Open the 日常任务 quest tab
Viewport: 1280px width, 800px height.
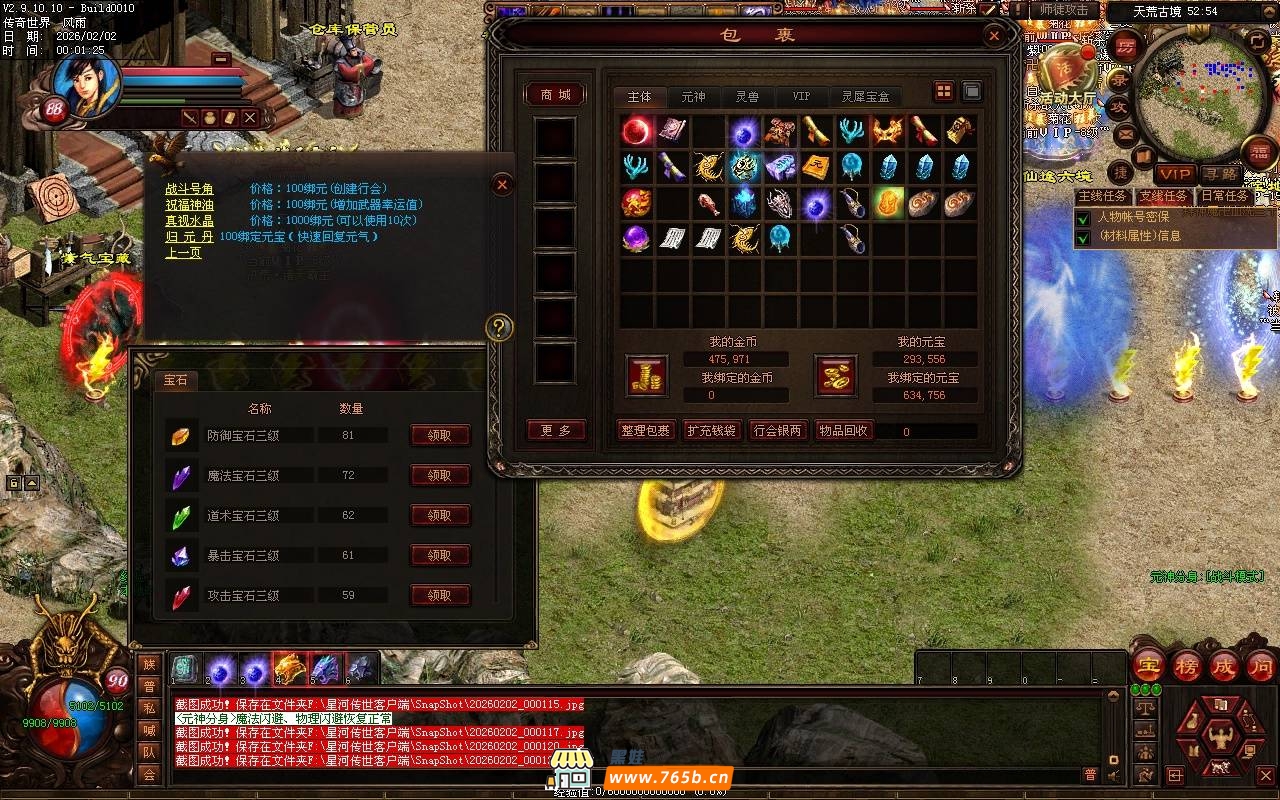[1225, 196]
